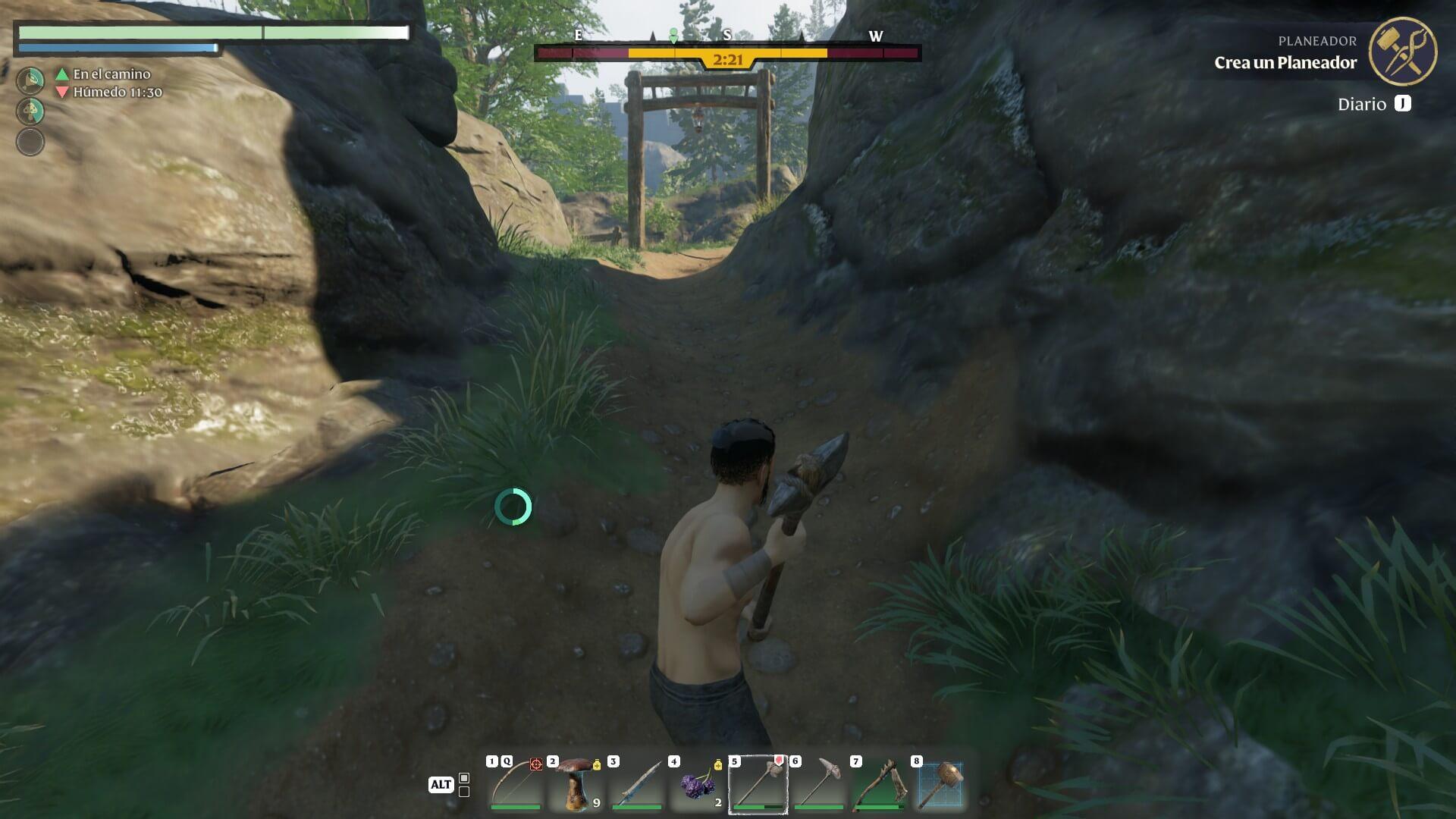The image size is (1456, 819).
Task: Choose the stone axe in slot 5
Action: [x=758, y=784]
